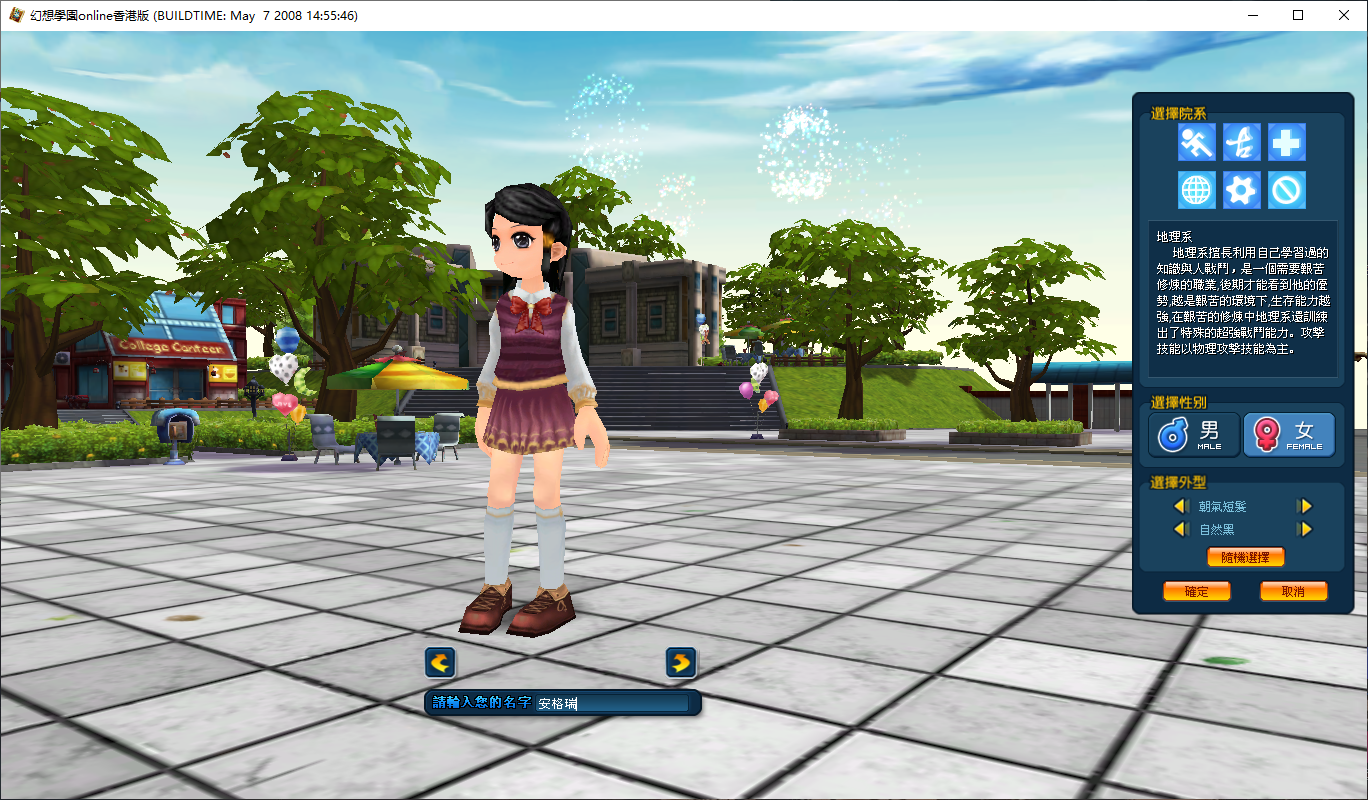Click the prohibited circle department icon
Viewport: 1368px width, 800px height.
pos(1286,189)
